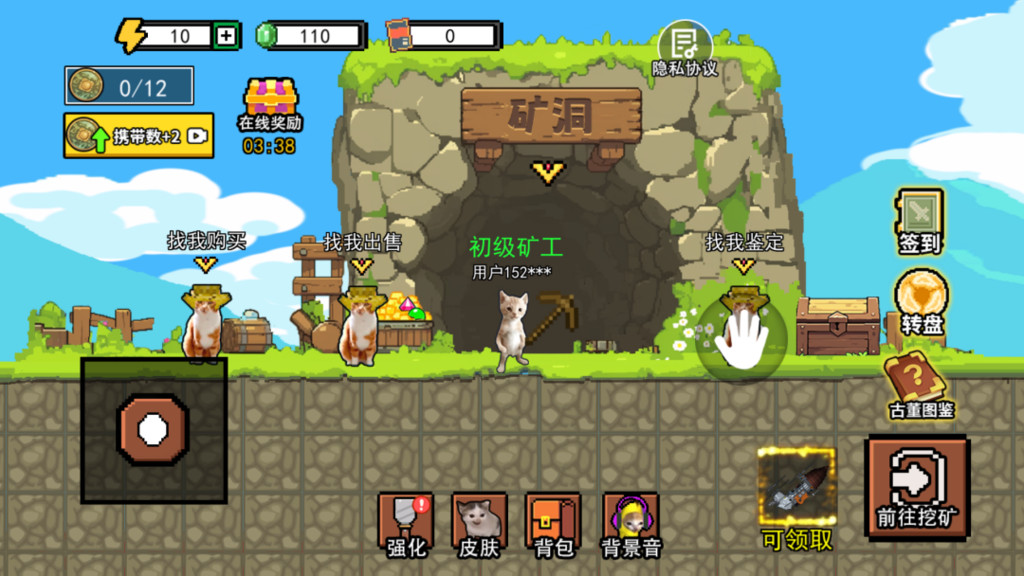Image resolution: width=1024 pixels, height=576 pixels.
Task: Go mining with the 前往挖矿 button
Action: click(x=917, y=487)
